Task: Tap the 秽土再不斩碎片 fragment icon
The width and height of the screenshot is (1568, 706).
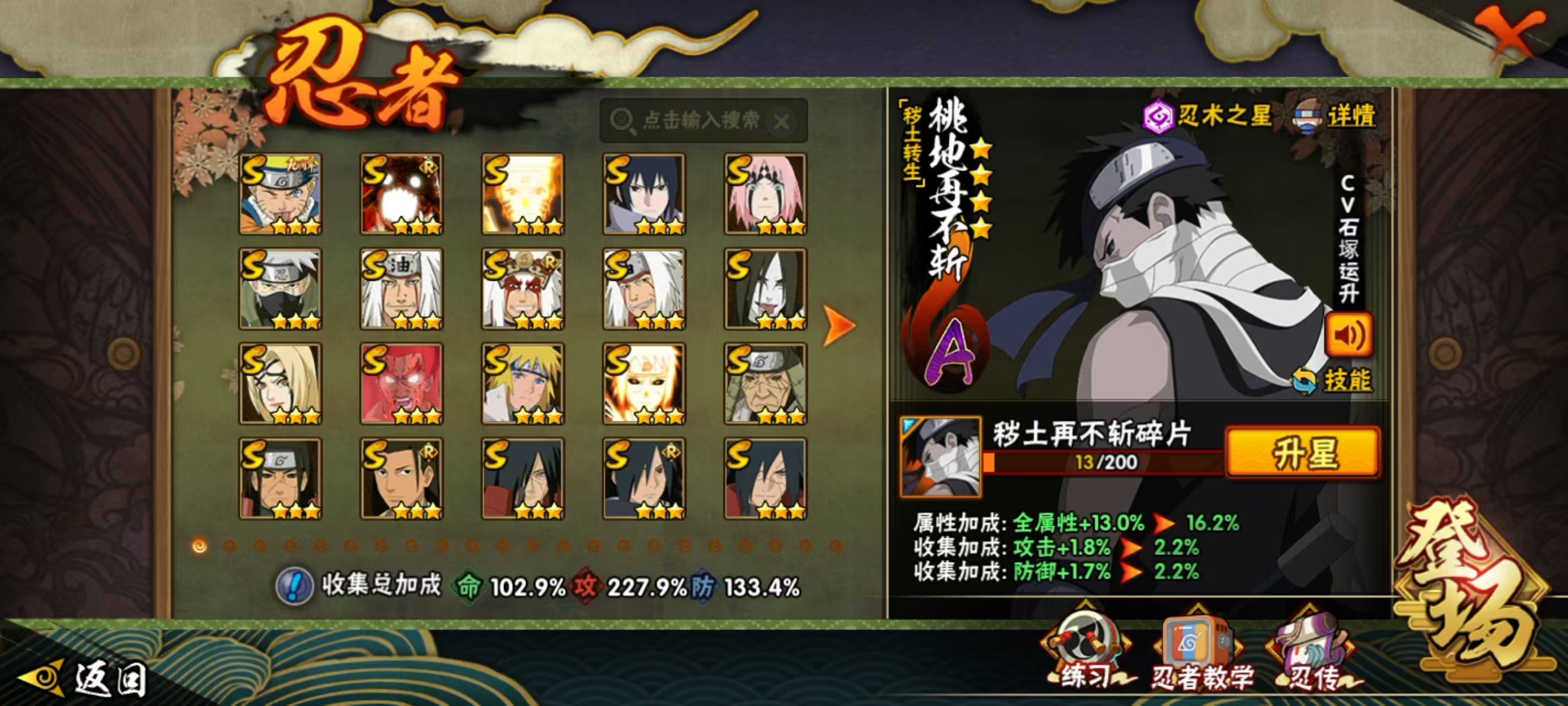Action: pyautogui.click(x=941, y=456)
